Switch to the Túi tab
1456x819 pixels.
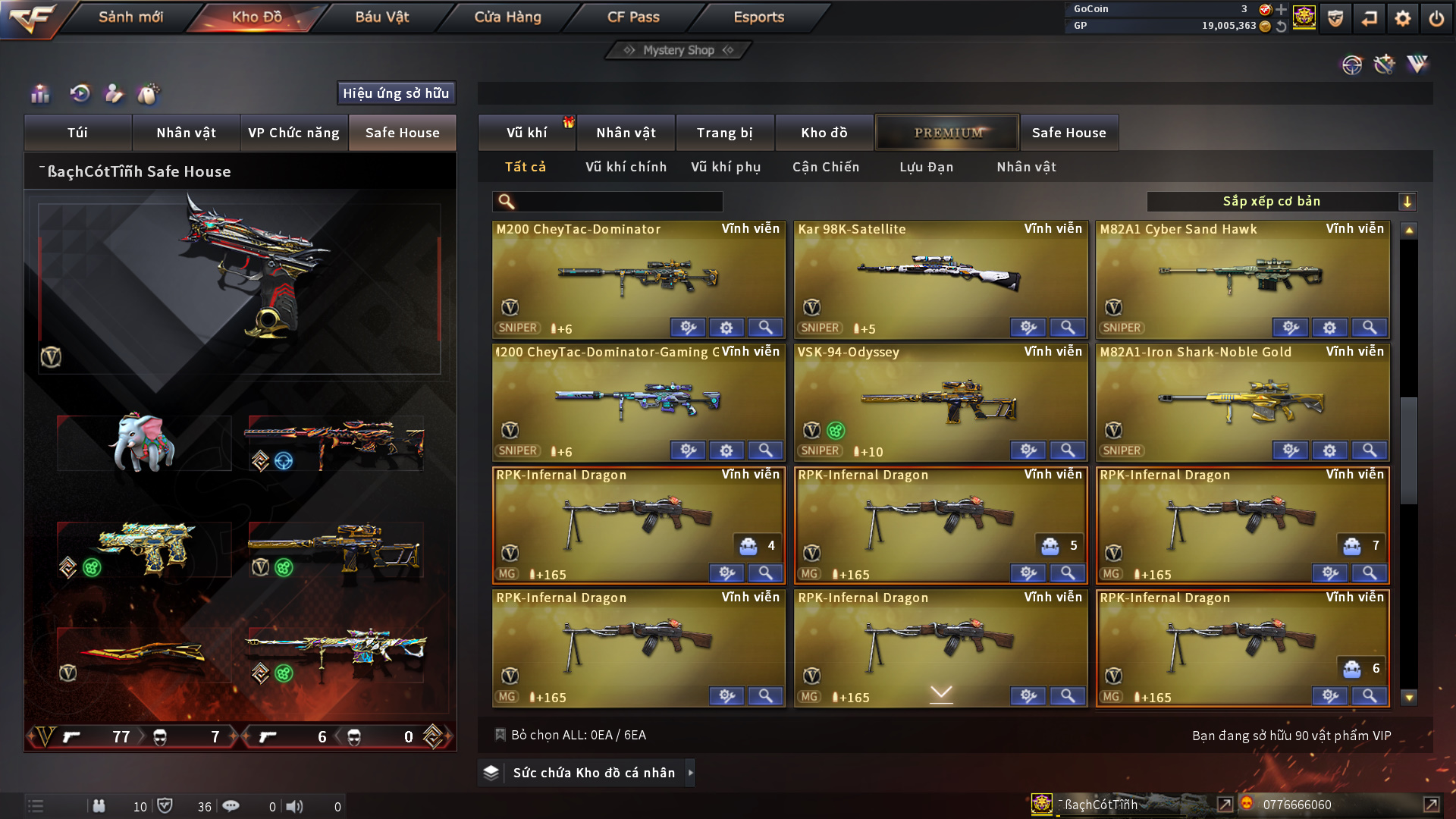(77, 133)
